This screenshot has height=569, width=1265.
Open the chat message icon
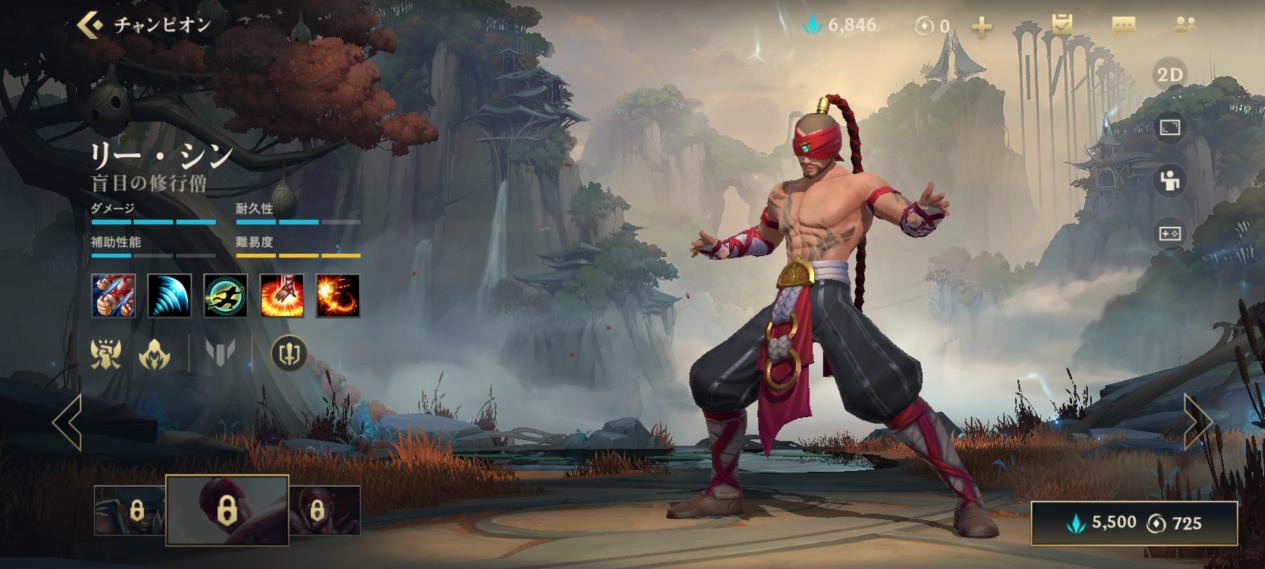1123,26
